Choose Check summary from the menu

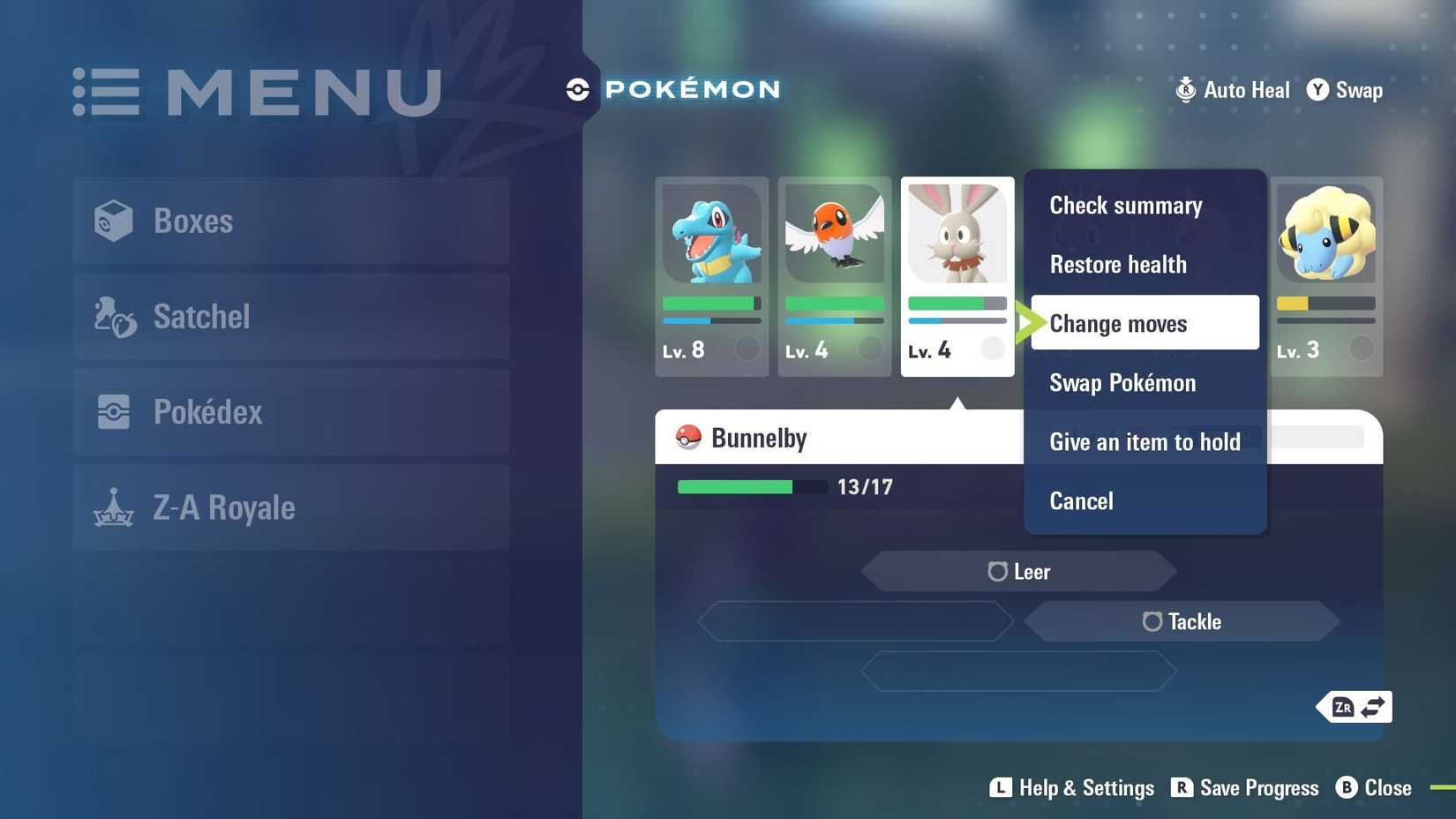point(1126,205)
